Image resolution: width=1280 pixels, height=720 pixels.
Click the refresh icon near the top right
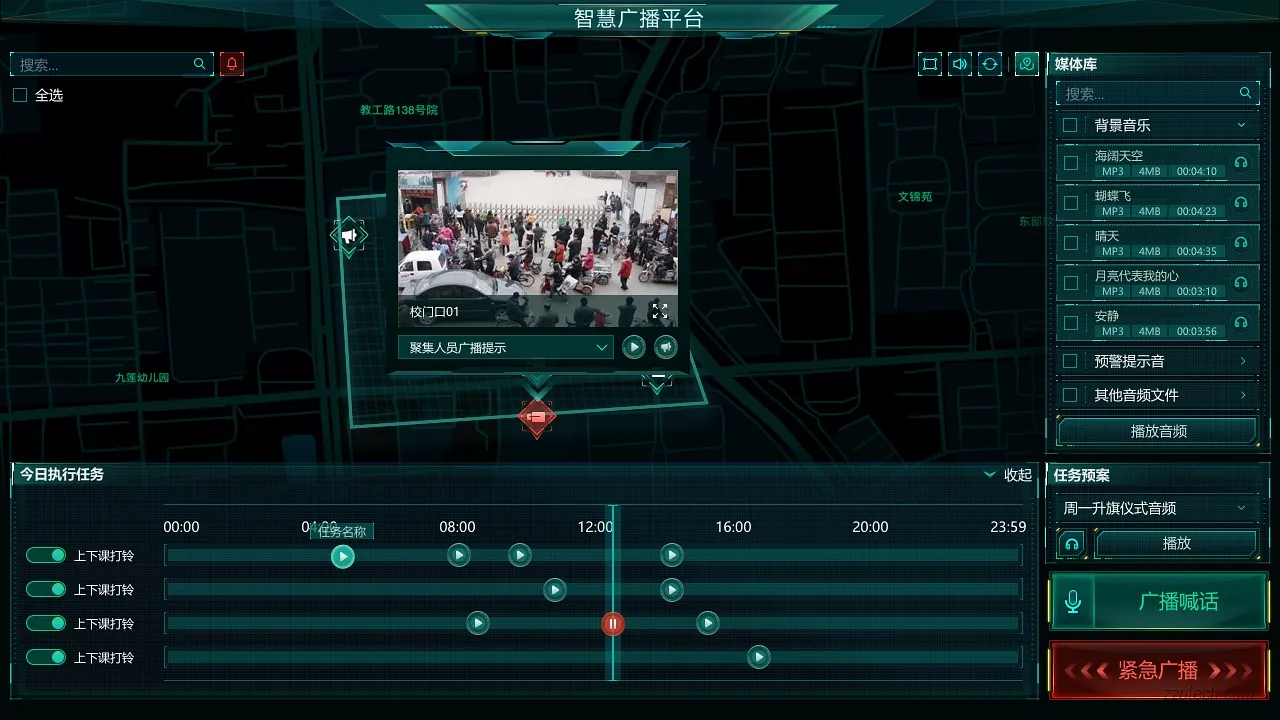991,63
